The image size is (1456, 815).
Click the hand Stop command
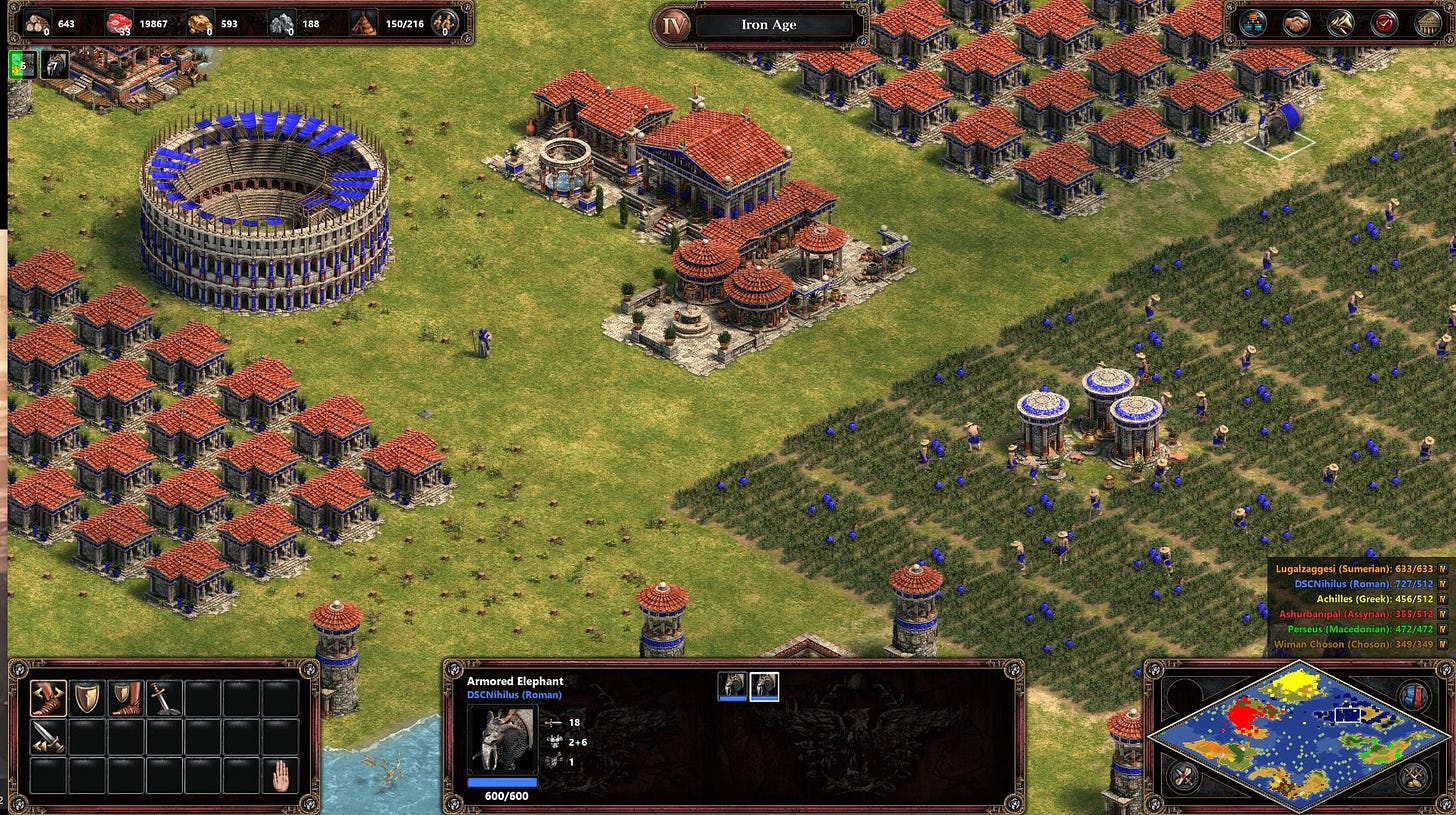pos(281,775)
